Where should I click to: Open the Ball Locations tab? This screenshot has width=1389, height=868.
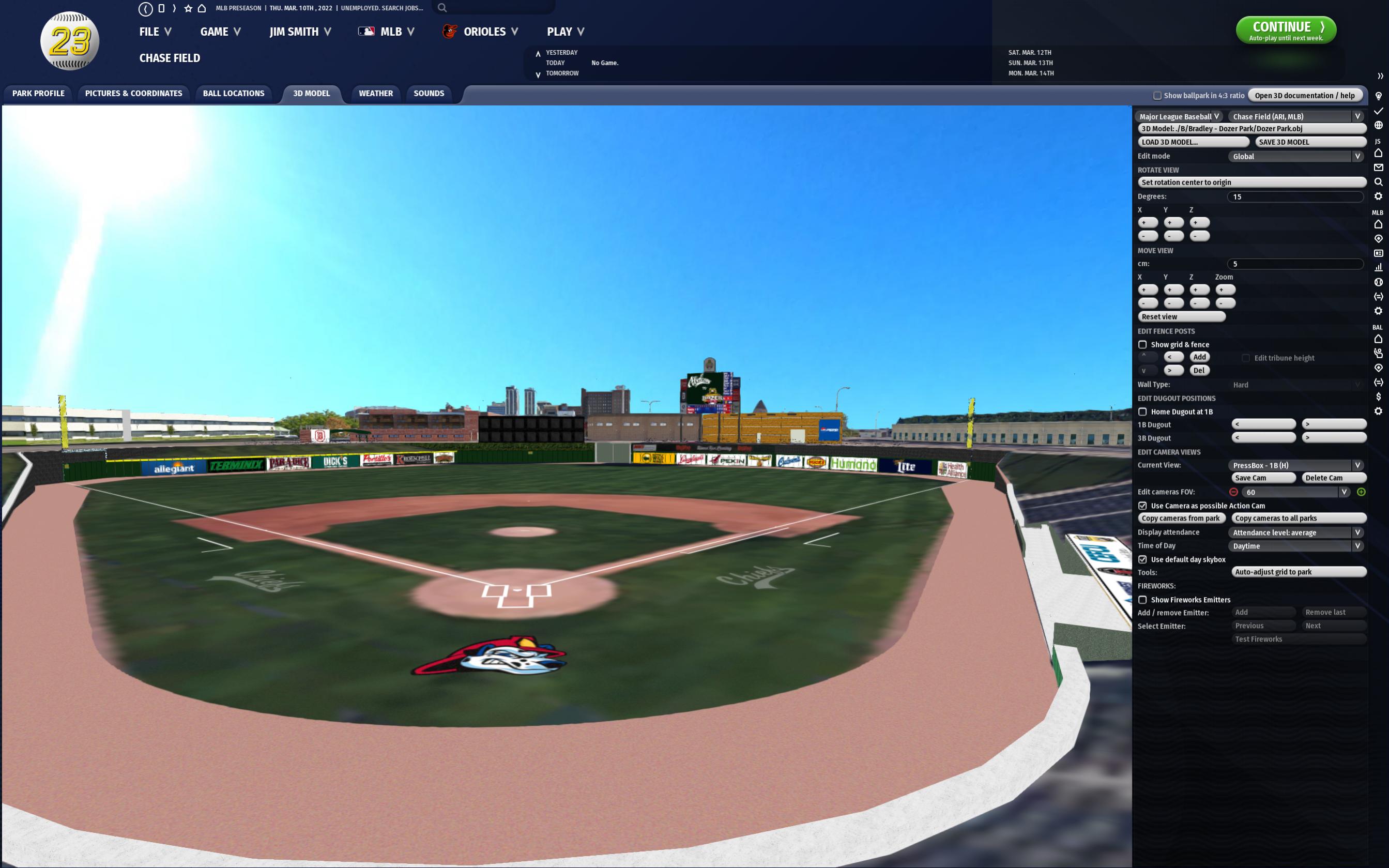point(234,94)
